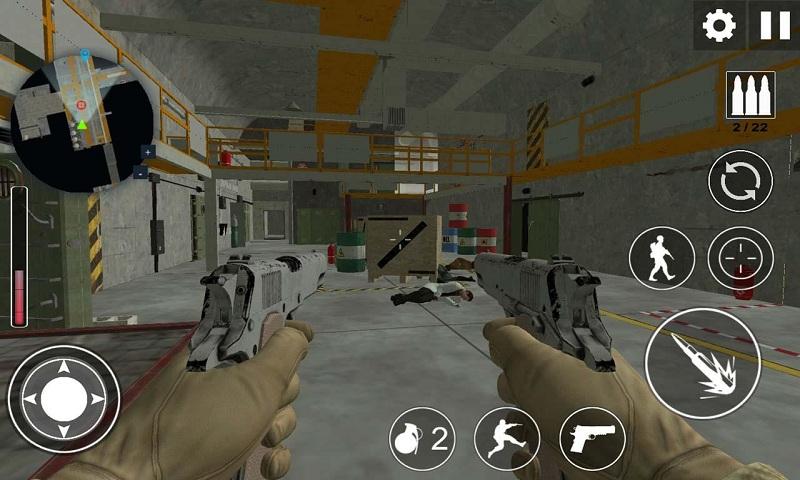Switch weapon with the pistol icon

[x=592, y=438]
